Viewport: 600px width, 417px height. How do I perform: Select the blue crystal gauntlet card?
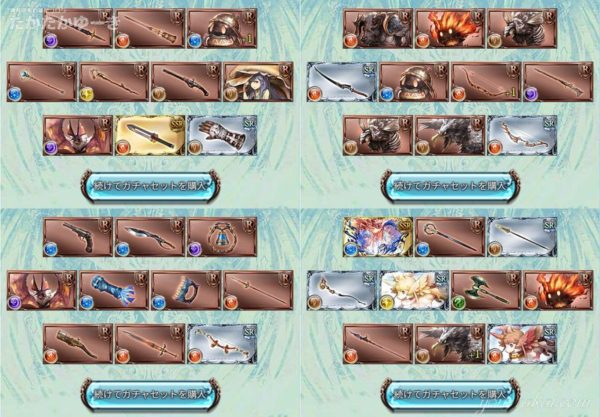tap(114, 289)
